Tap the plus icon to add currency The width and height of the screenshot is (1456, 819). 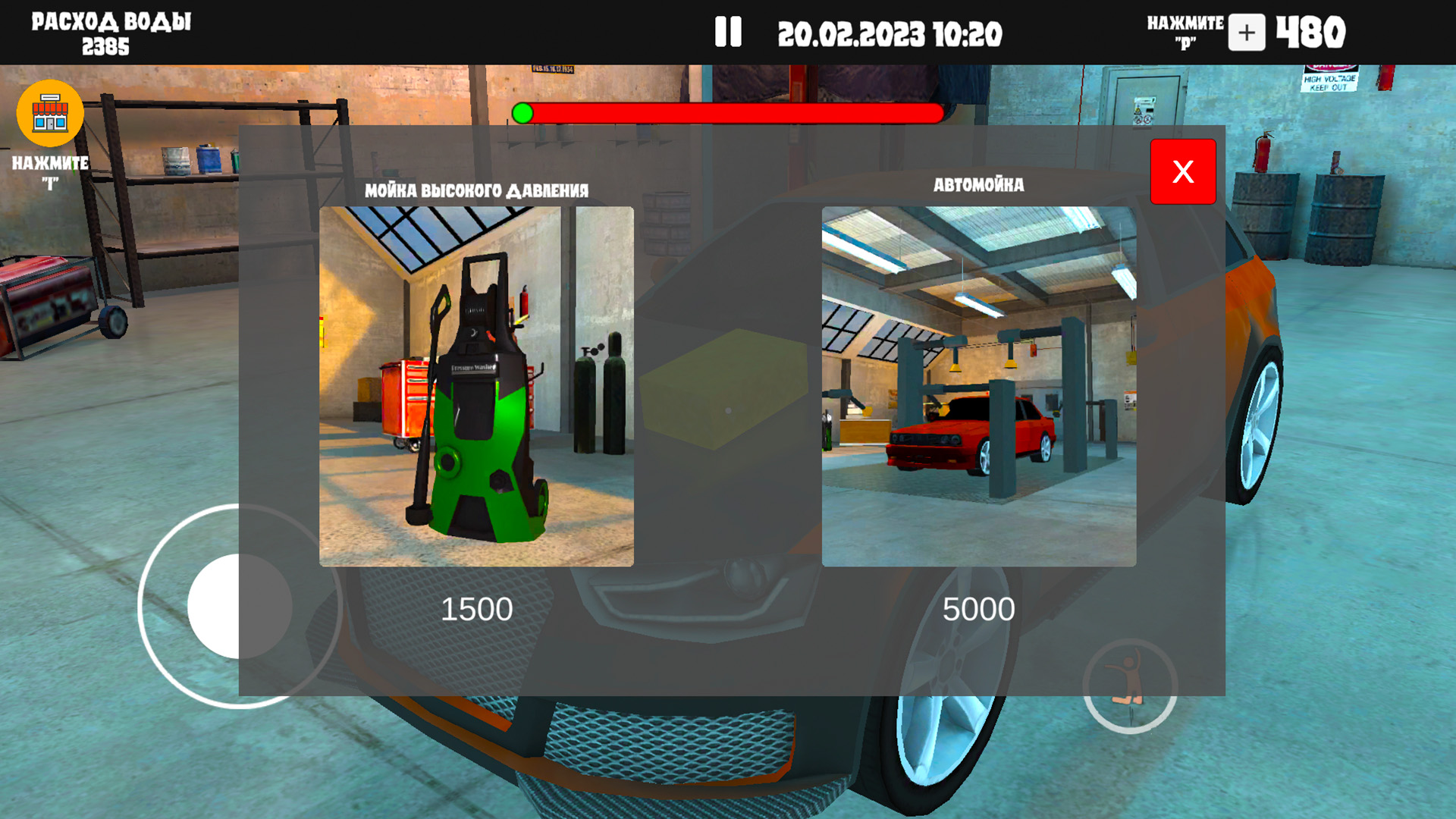tap(1246, 33)
